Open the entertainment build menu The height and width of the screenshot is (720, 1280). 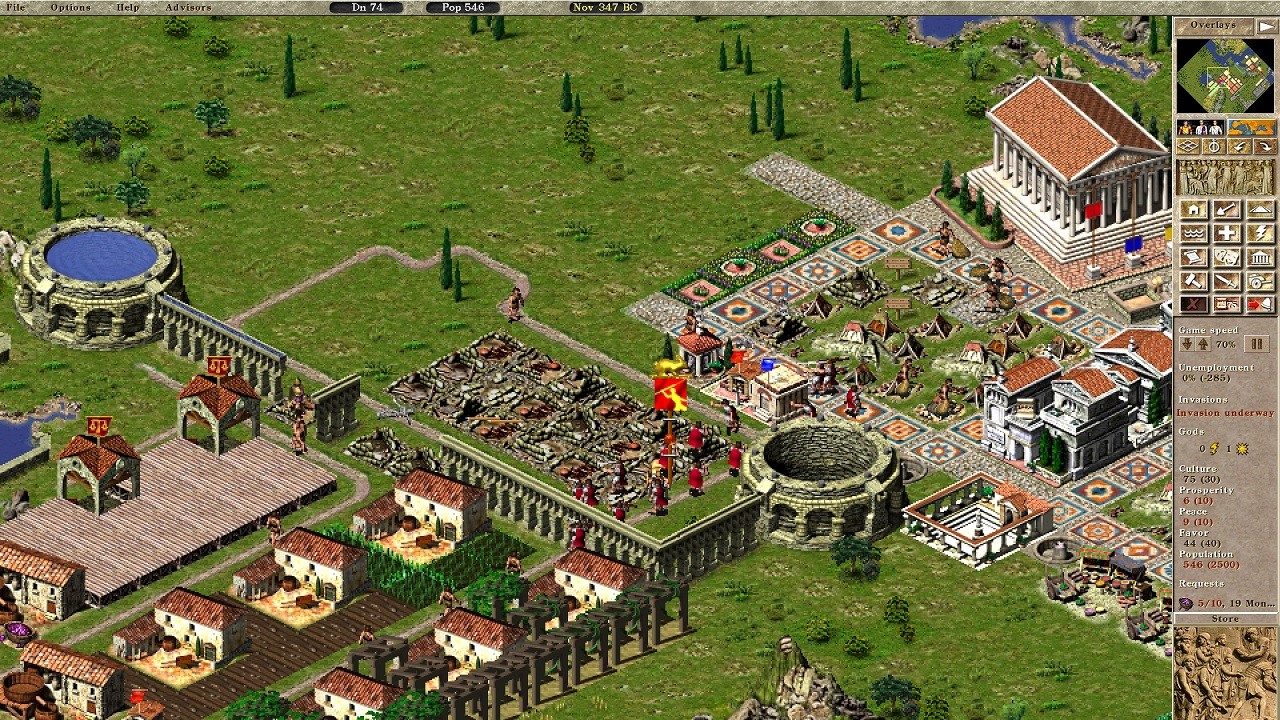point(1225,257)
